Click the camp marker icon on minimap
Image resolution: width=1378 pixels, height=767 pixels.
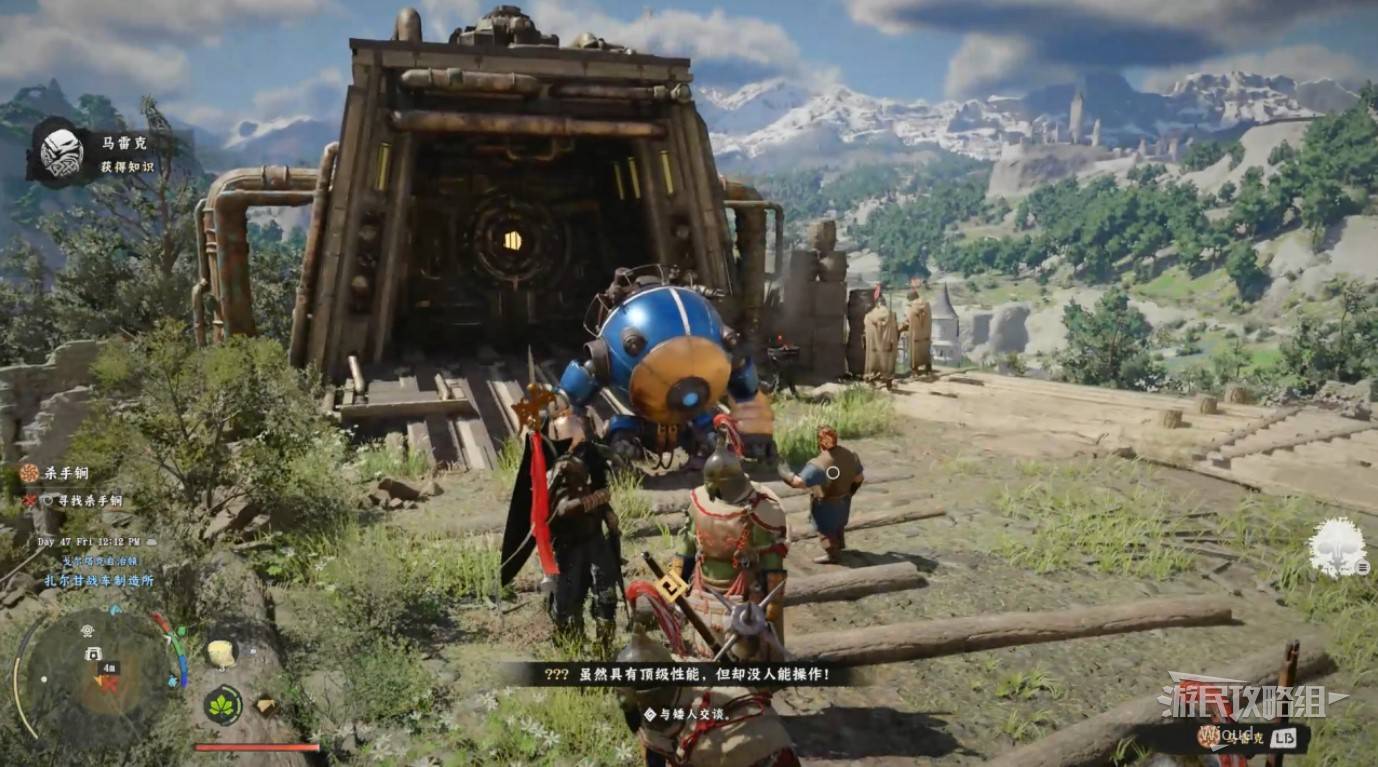coord(94,653)
